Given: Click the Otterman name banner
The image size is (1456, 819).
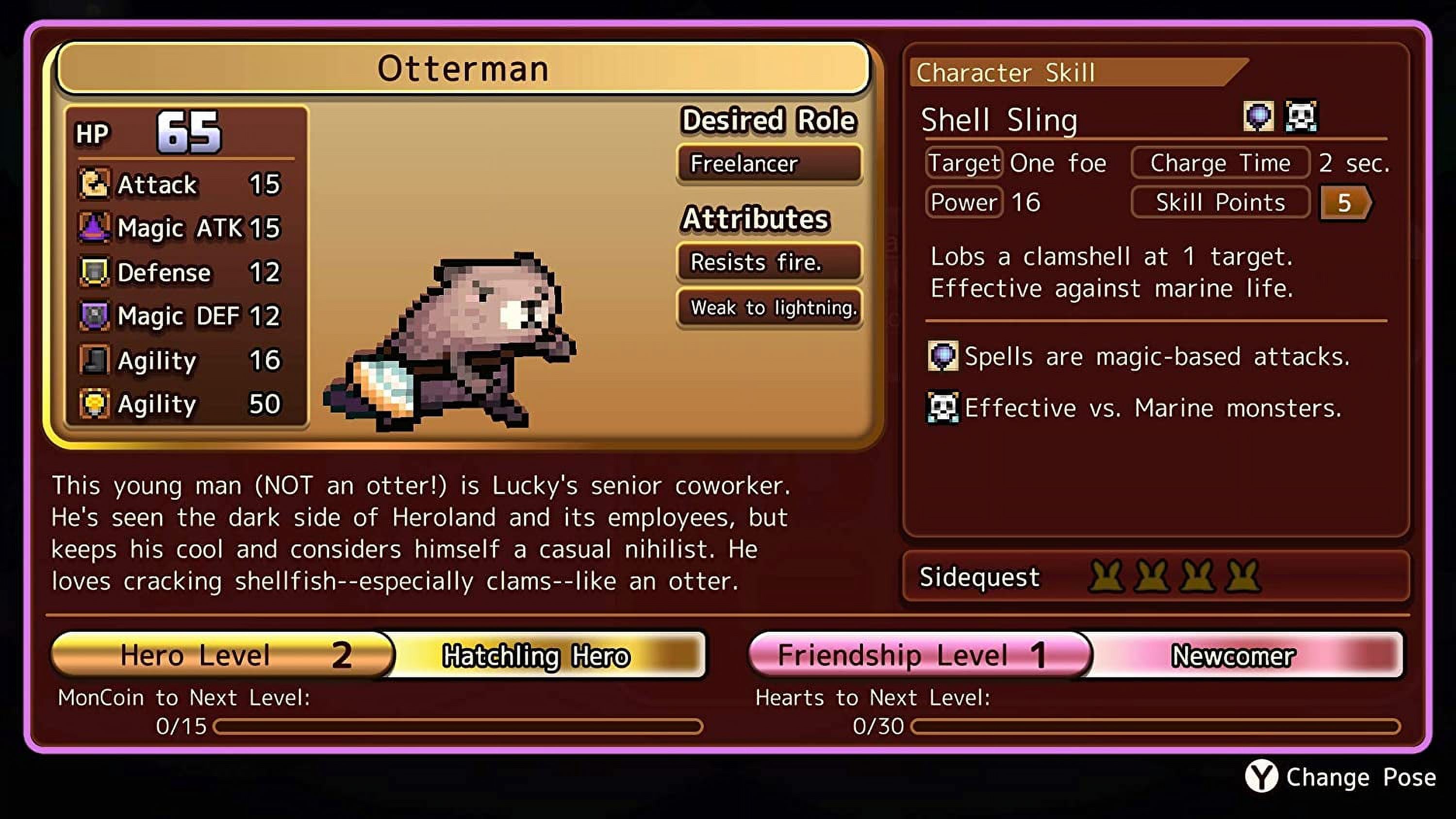Looking at the screenshot, I should (x=463, y=68).
